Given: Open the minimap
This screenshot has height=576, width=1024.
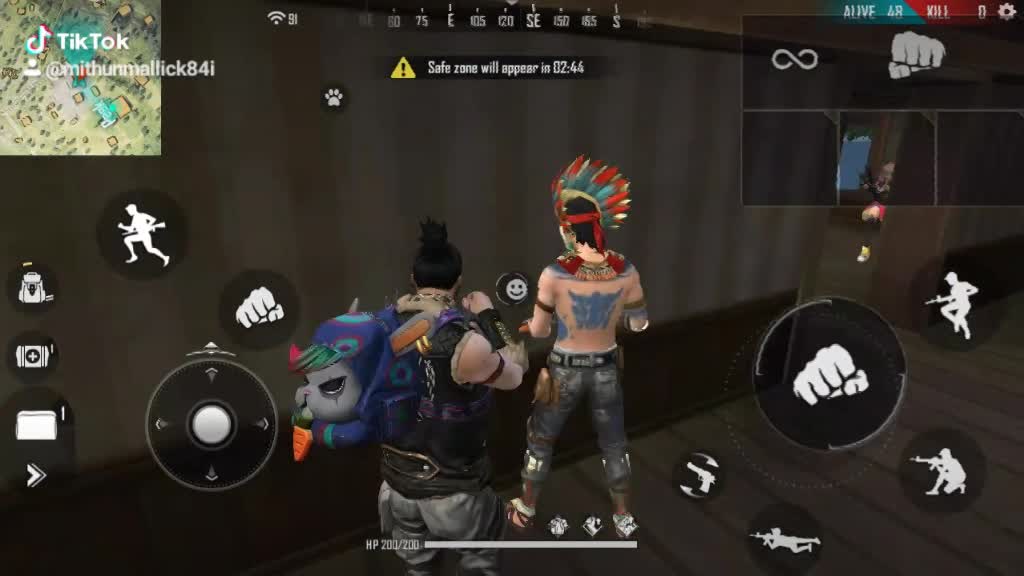Looking at the screenshot, I should point(80,78).
